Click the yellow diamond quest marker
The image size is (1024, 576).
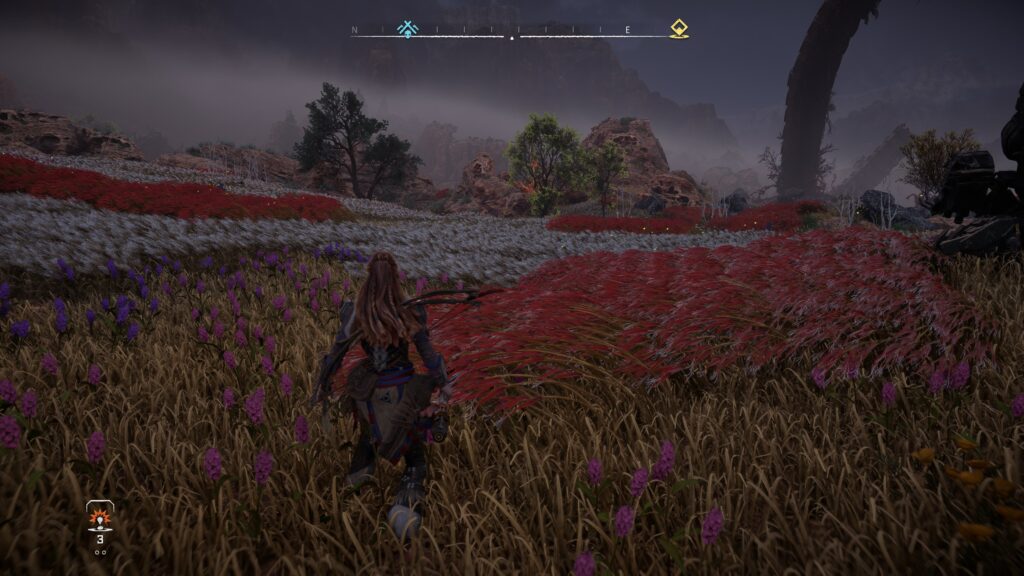point(679,29)
